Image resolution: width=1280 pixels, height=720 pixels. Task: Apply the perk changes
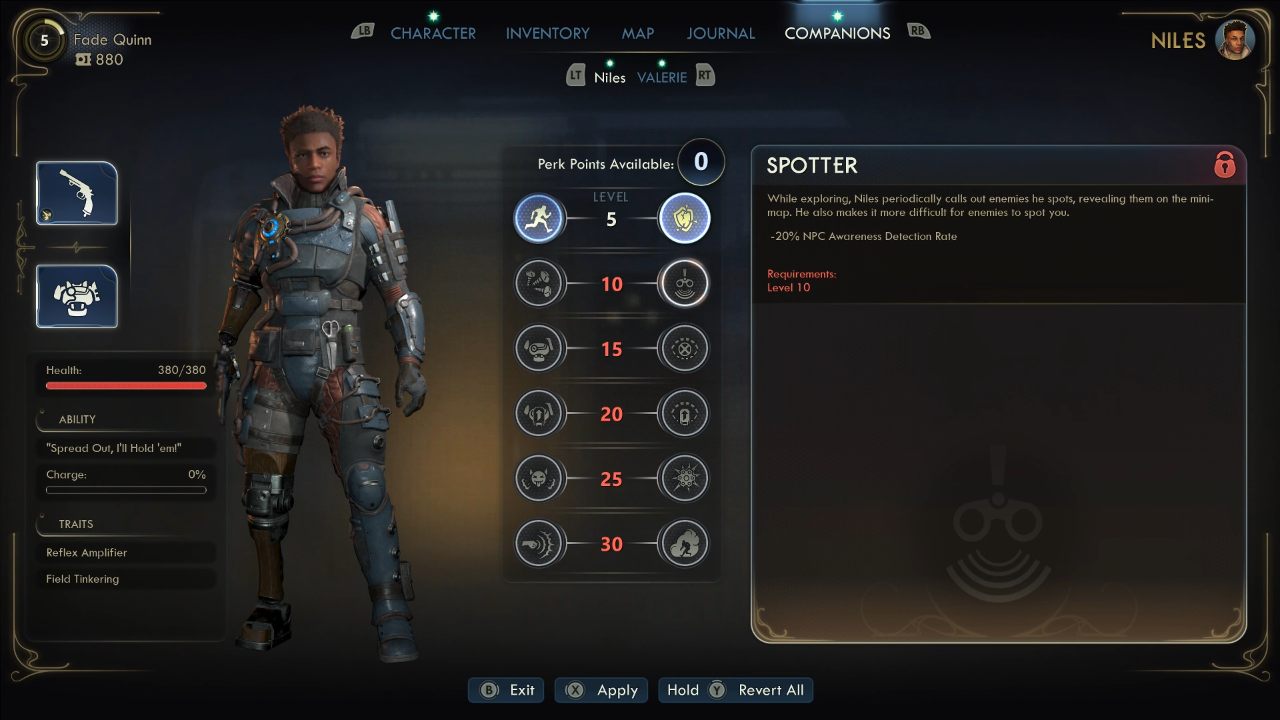click(603, 690)
